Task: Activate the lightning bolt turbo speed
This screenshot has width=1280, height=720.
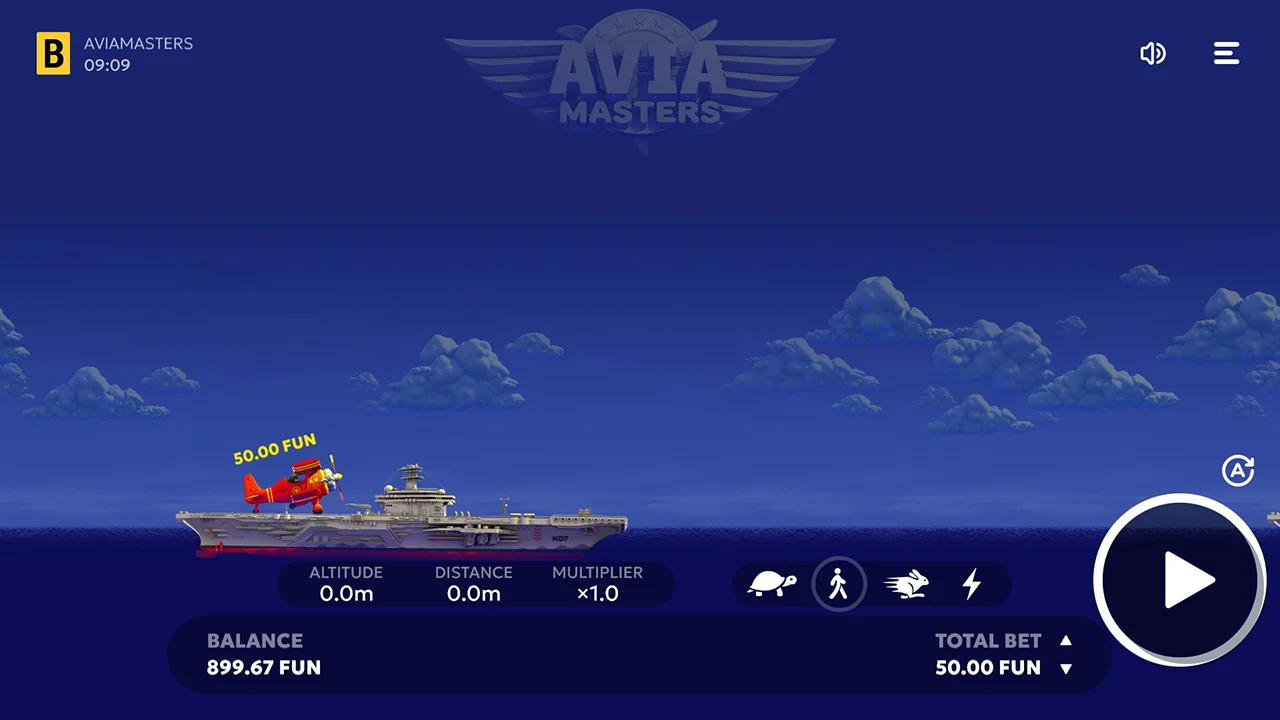Action: point(971,584)
